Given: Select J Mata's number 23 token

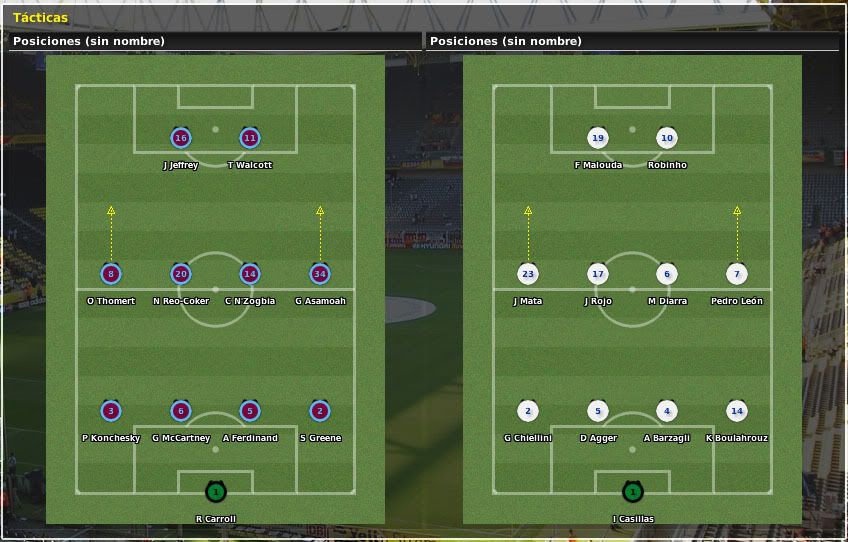Looking at the screenshot, I should [528, 274].
